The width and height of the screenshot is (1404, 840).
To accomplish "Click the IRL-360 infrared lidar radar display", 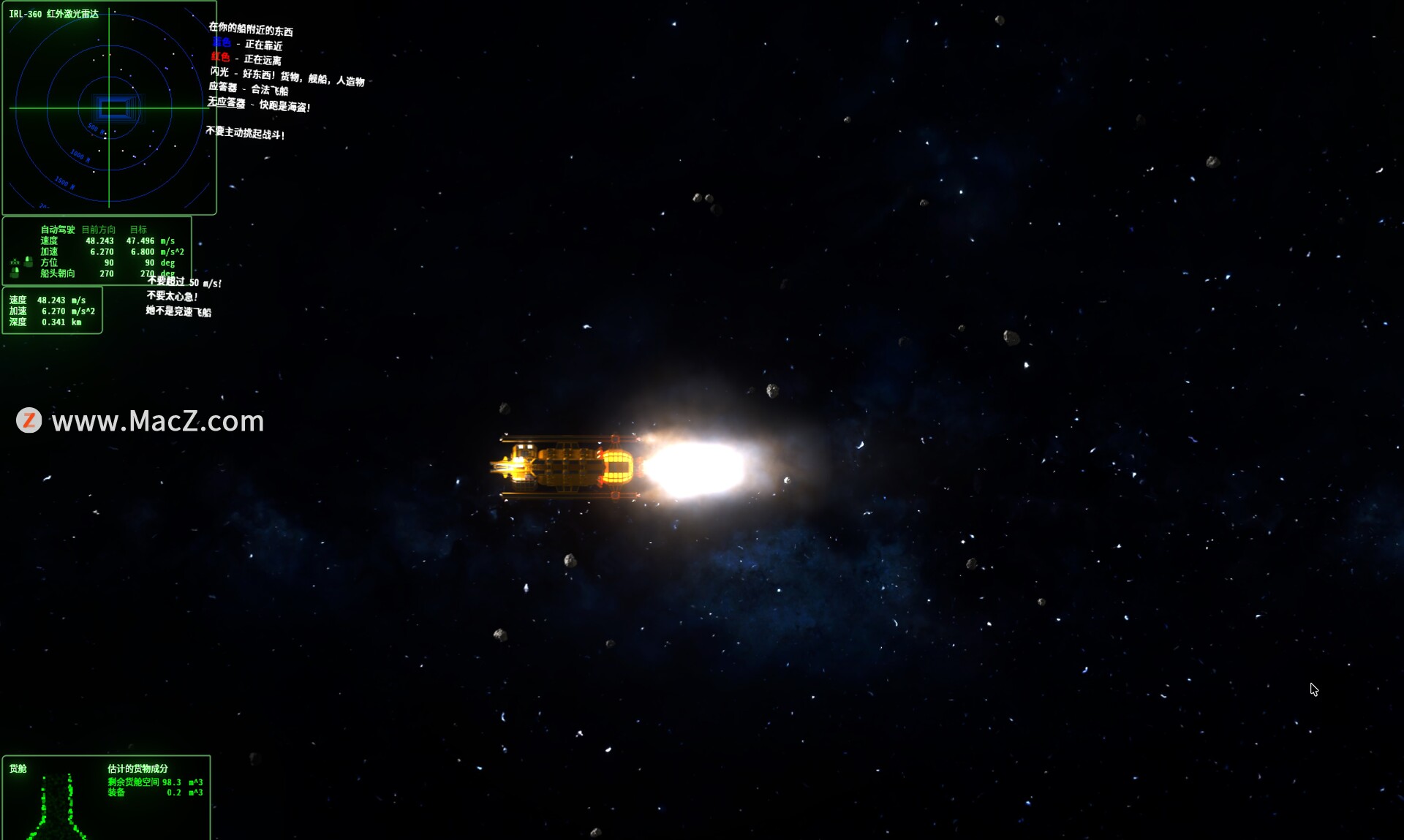I will 109,108.
